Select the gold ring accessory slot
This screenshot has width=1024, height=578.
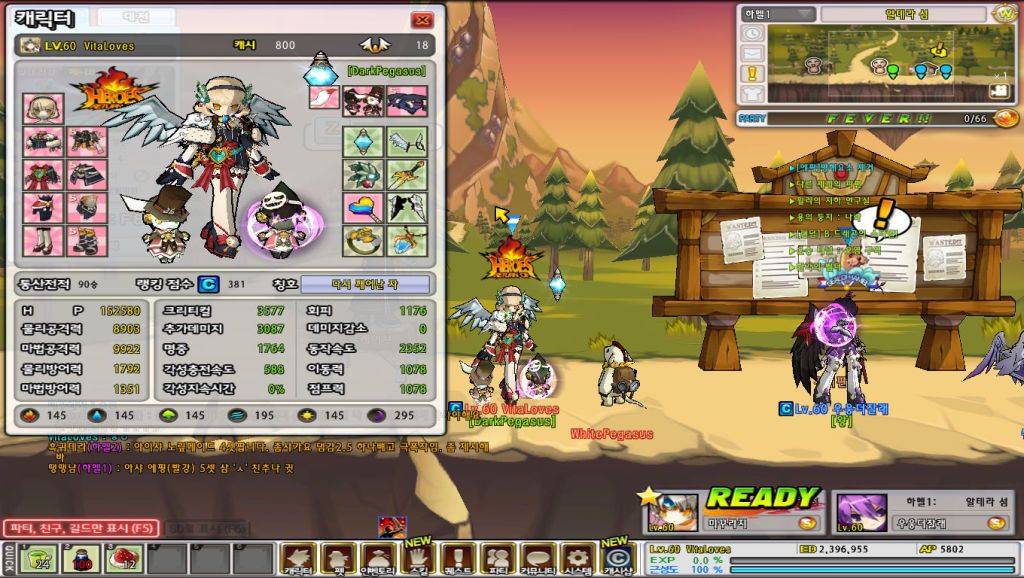click(x=363, y=241)
